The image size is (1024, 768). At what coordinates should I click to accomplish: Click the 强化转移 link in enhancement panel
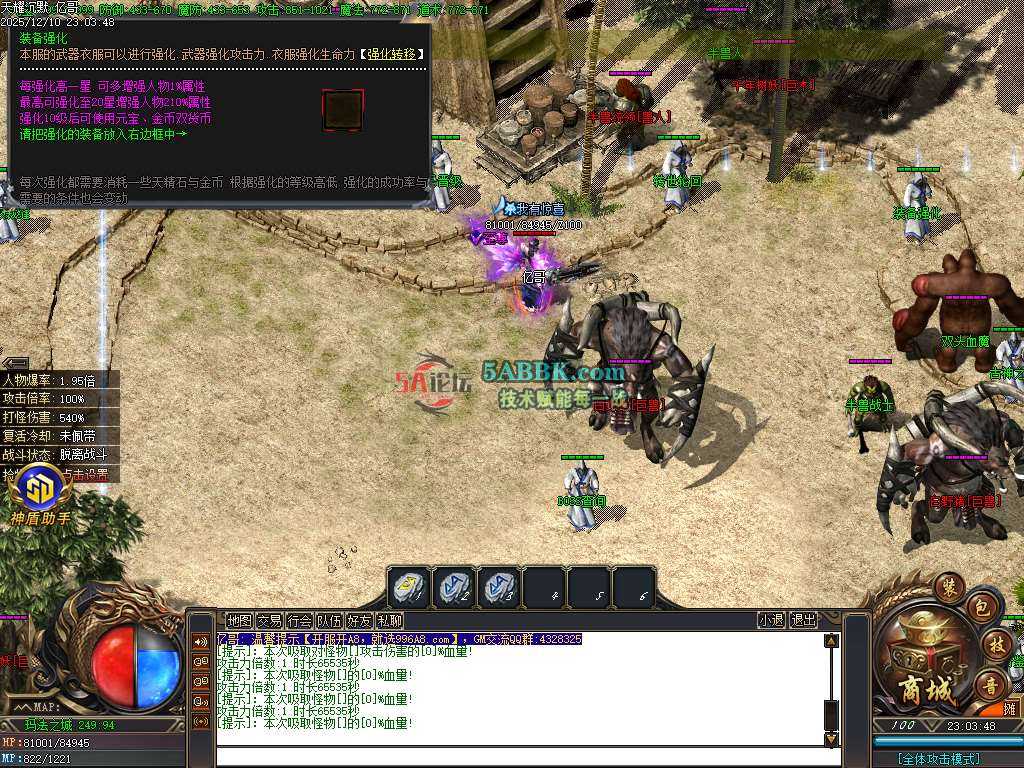pyautogui.click(x=390, y=54)
